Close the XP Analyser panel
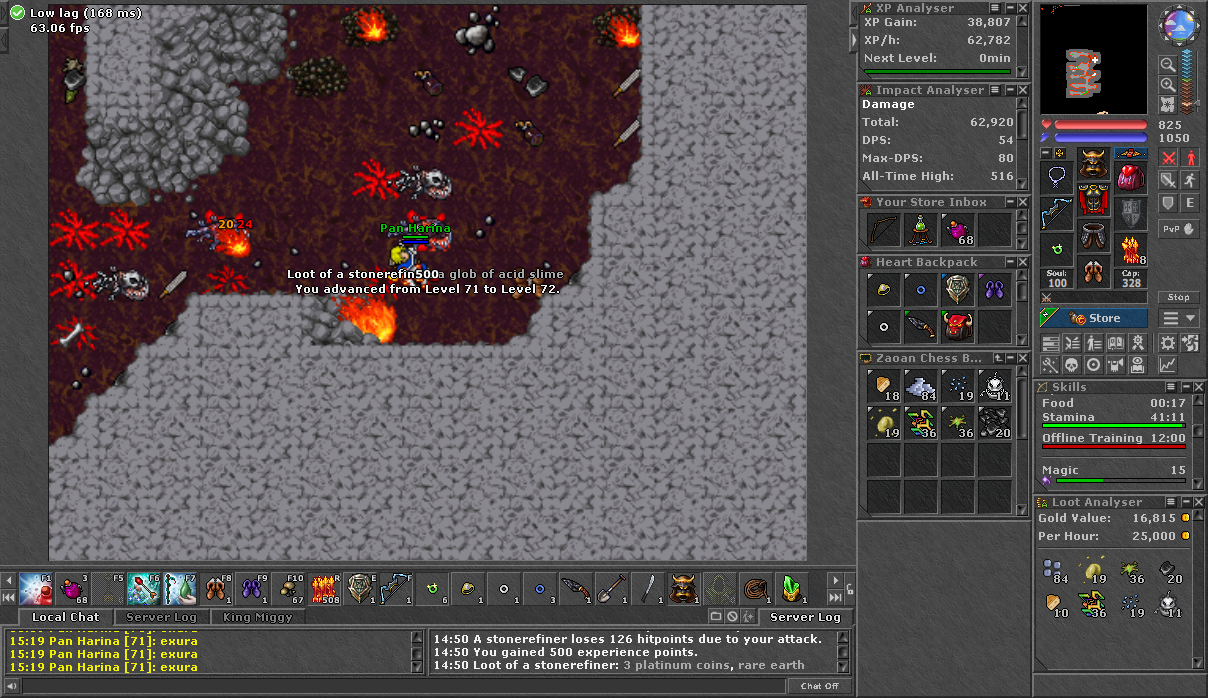Screen dimensions: 1208x698 pos(1022,8)
